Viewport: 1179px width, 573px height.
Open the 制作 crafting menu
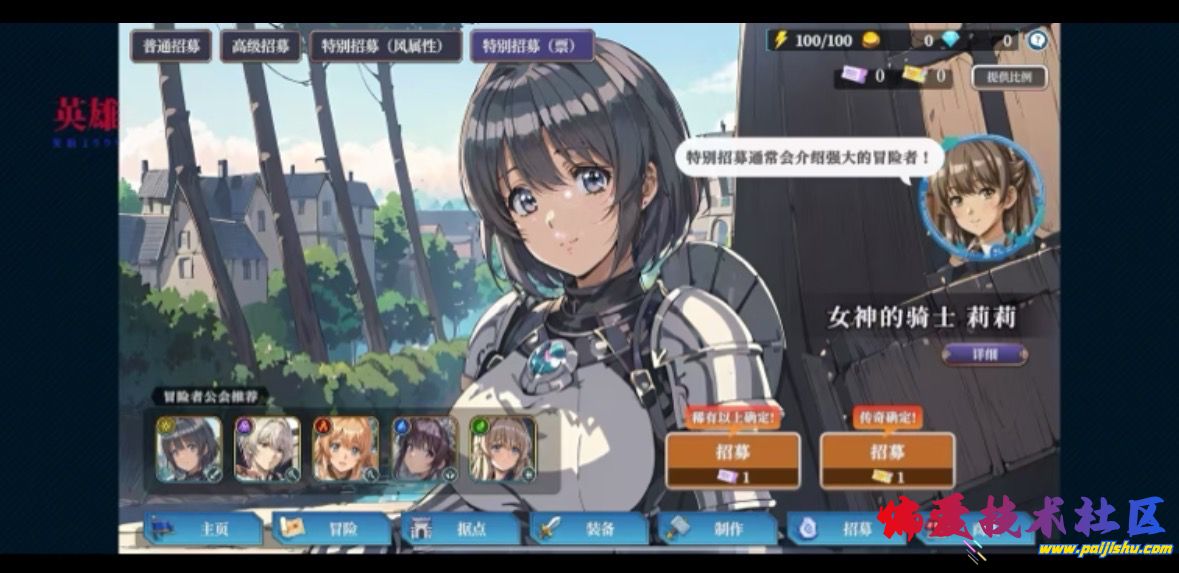[x=717, y=529]
